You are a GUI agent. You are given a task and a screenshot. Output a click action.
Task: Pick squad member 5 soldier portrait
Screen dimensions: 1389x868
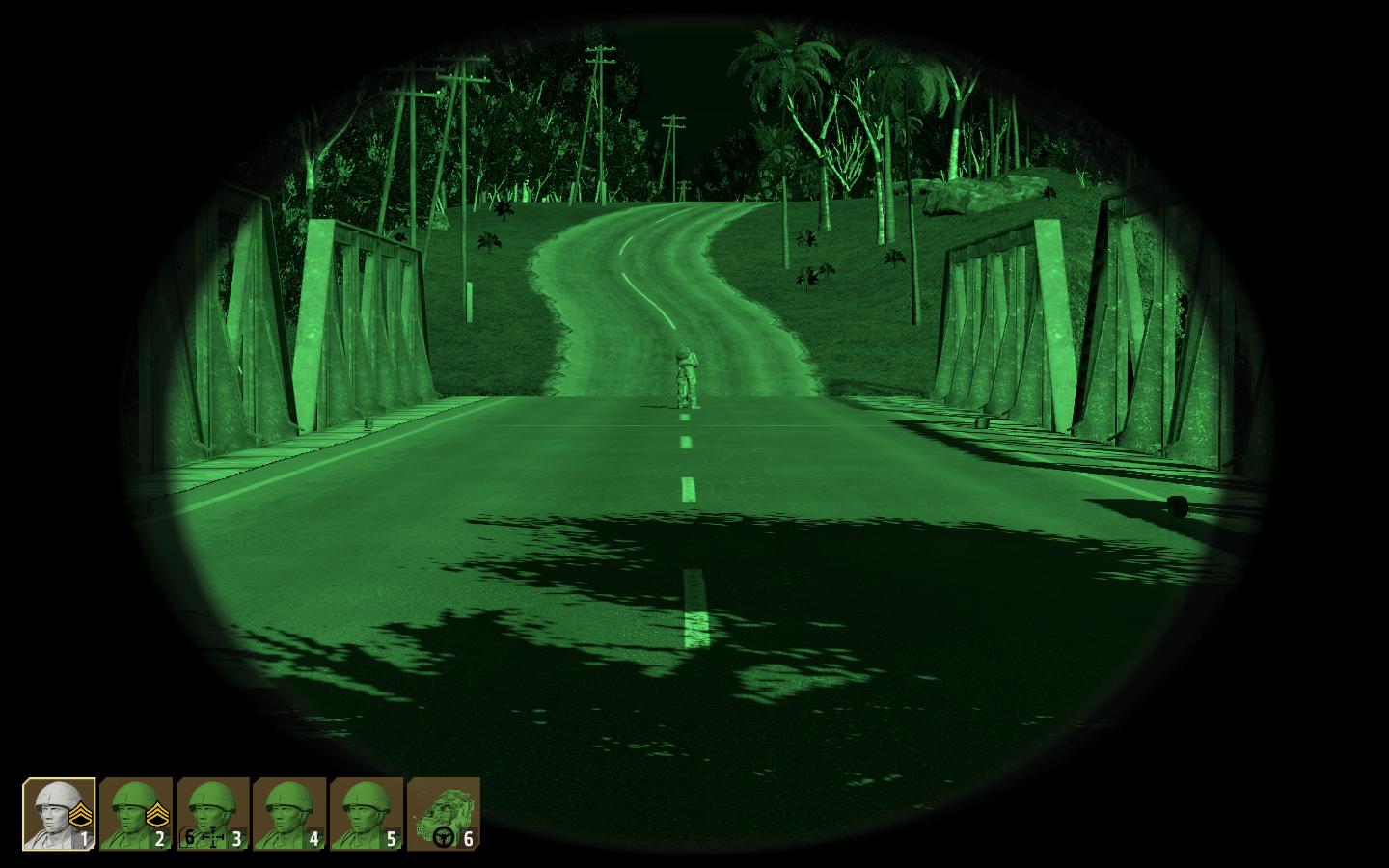coord(367,814)
